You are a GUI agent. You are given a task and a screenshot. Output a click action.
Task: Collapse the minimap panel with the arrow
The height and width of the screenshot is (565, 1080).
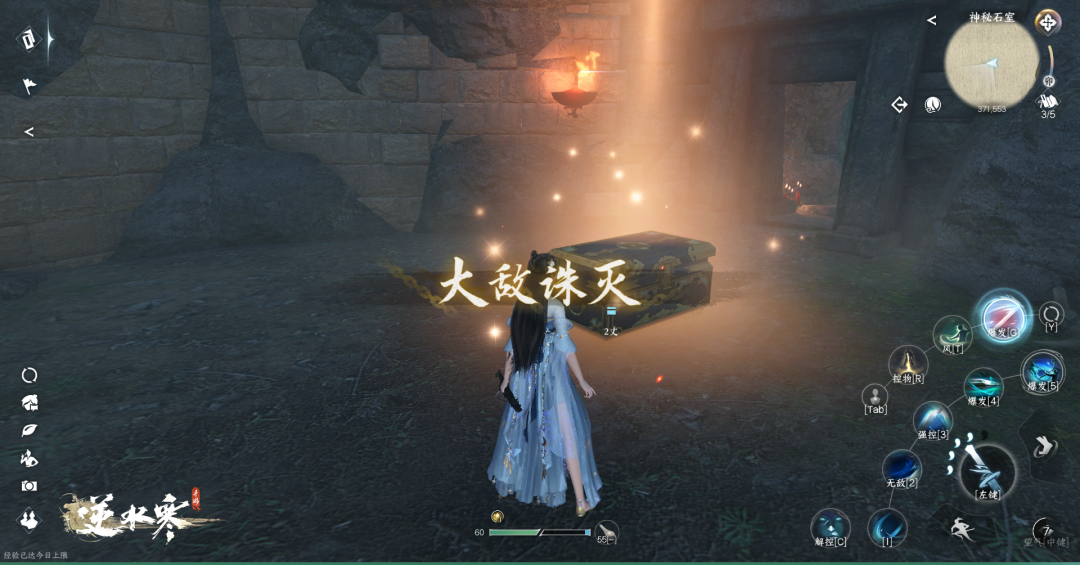931,20
